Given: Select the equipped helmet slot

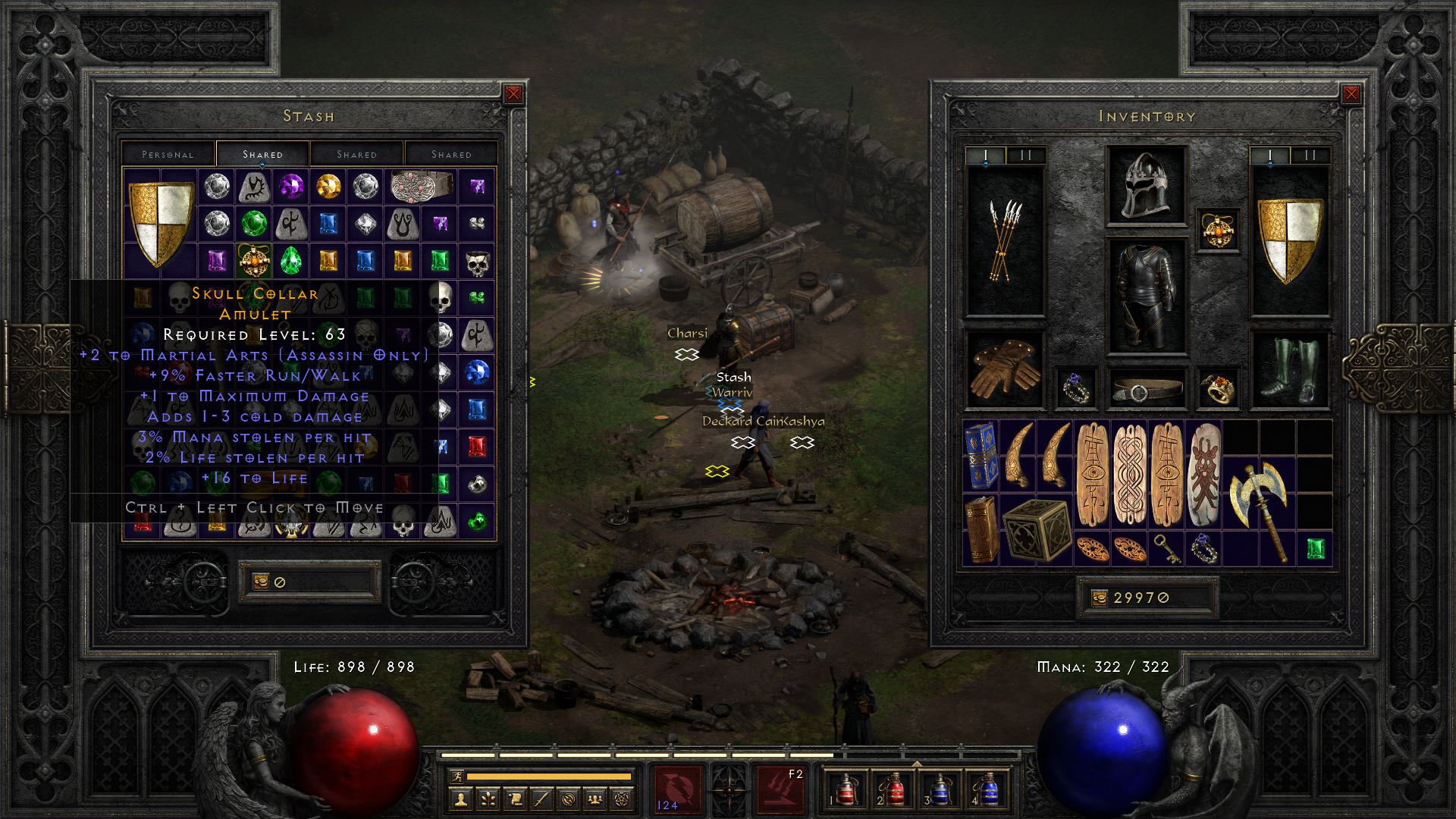Looking at the screenshot, I should coord(1146,185).
